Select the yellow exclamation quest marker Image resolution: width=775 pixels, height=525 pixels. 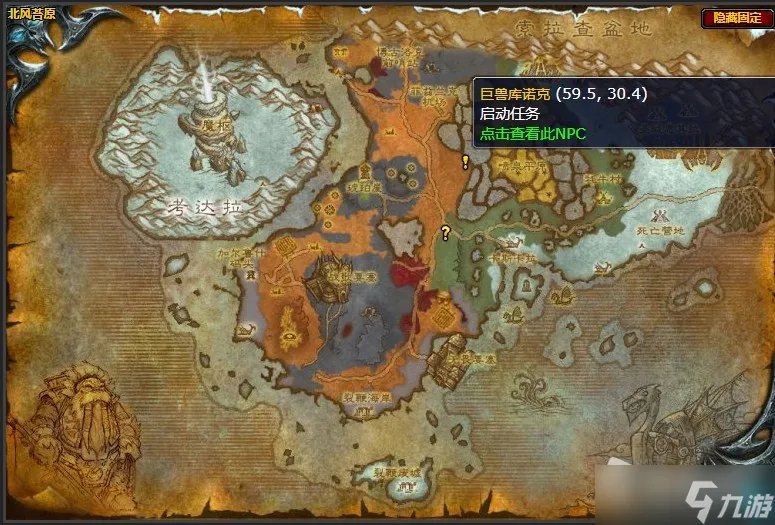[465, 161]
